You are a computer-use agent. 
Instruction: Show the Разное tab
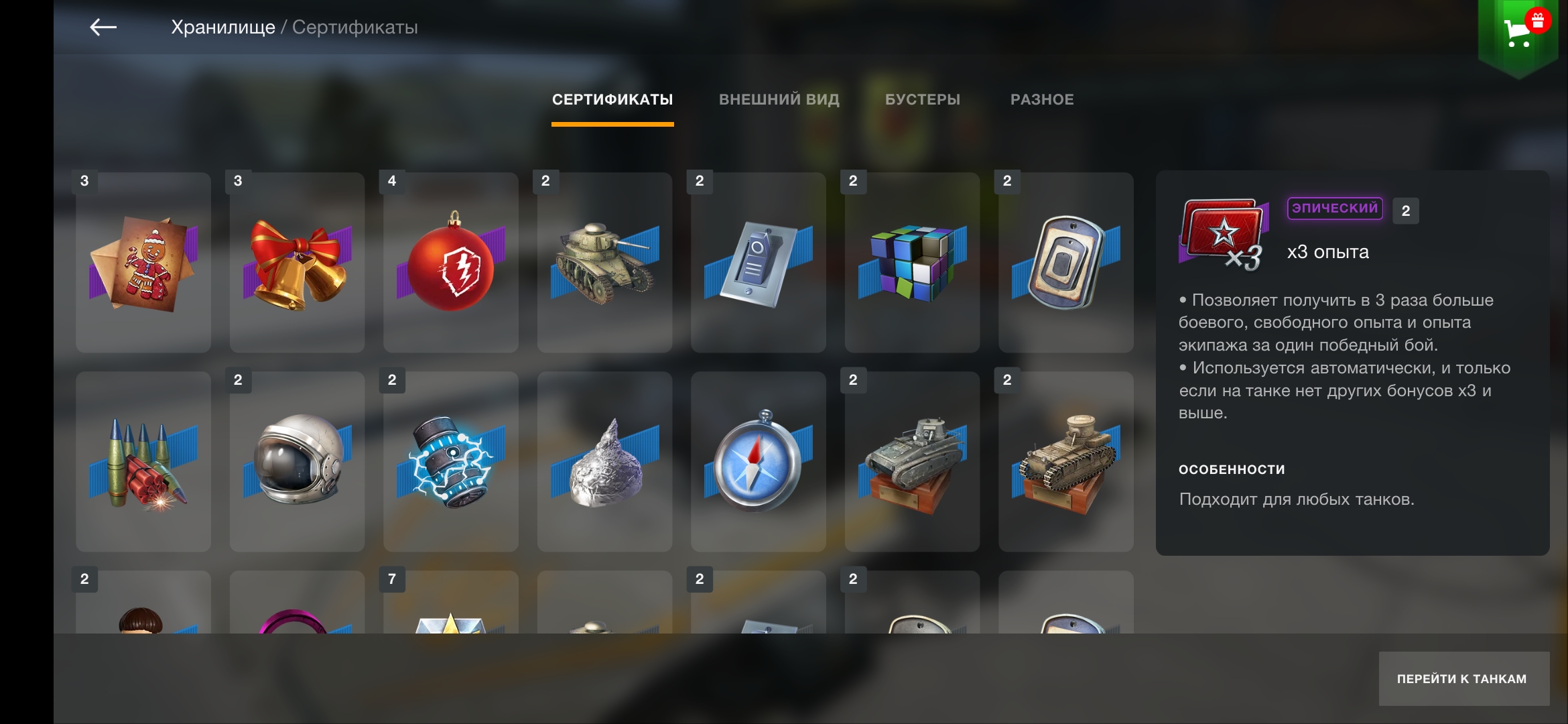coord(1041,100)
